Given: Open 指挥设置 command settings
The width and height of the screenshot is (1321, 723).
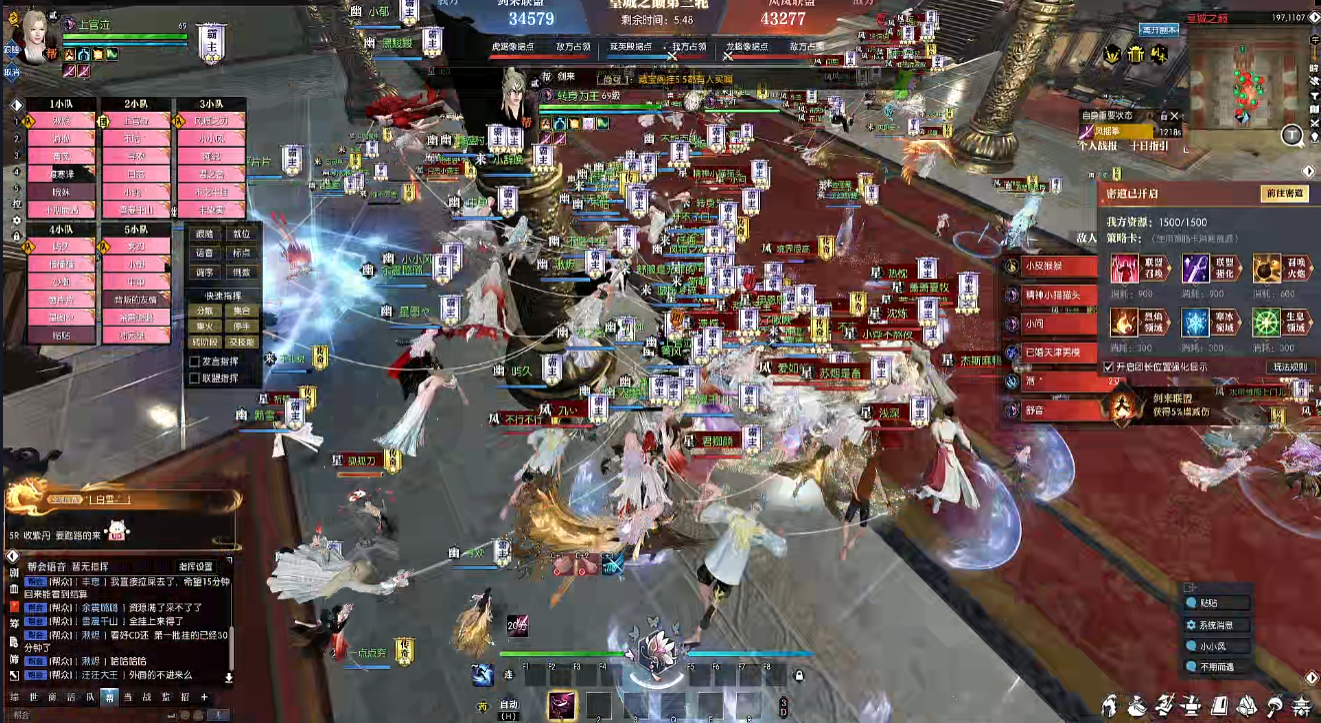Looking at the screenshot, I should tap(196, 567).
